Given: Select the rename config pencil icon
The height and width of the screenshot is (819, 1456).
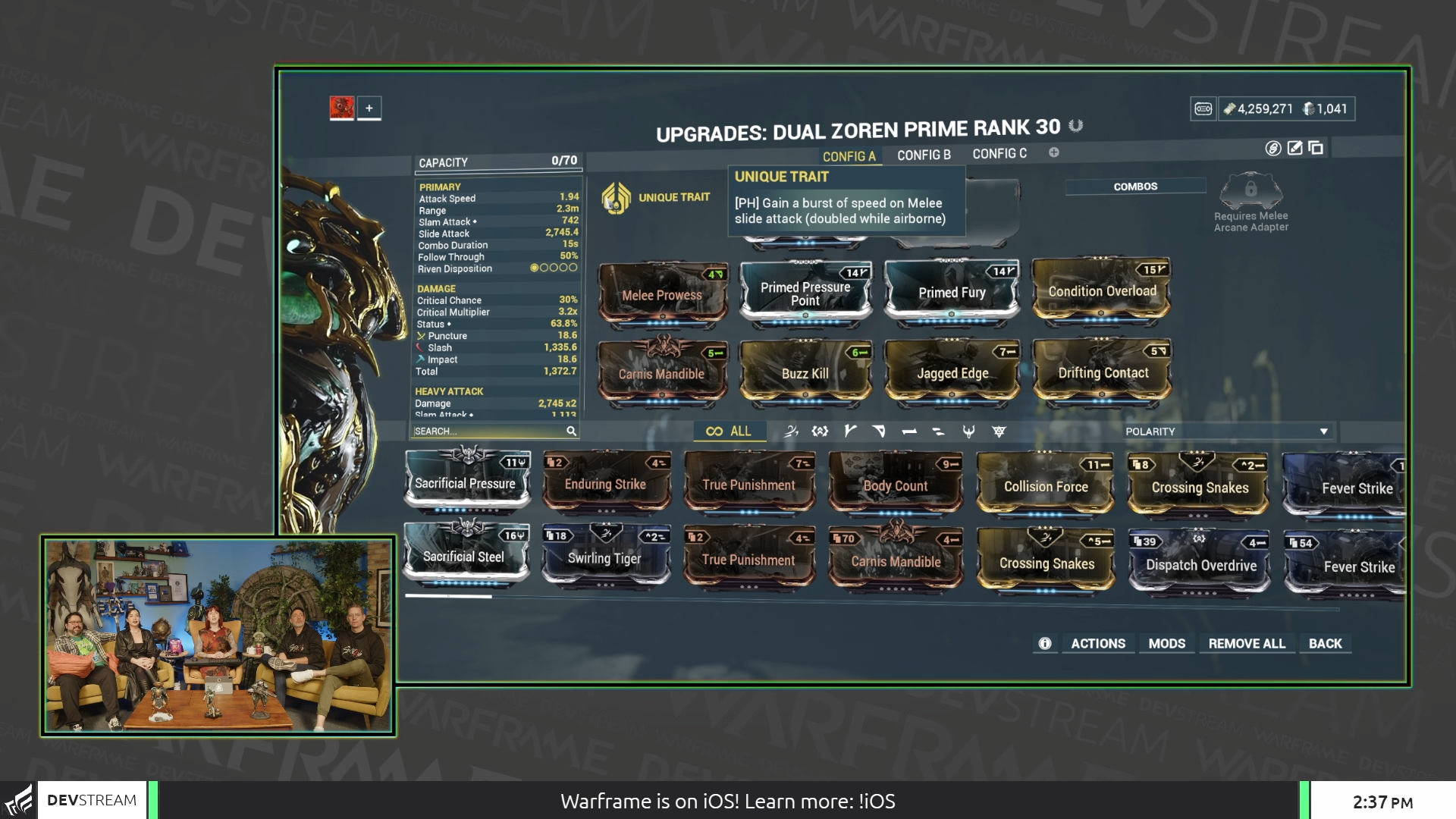Looking at the screenshot, I should click(x=1294, y=148).
